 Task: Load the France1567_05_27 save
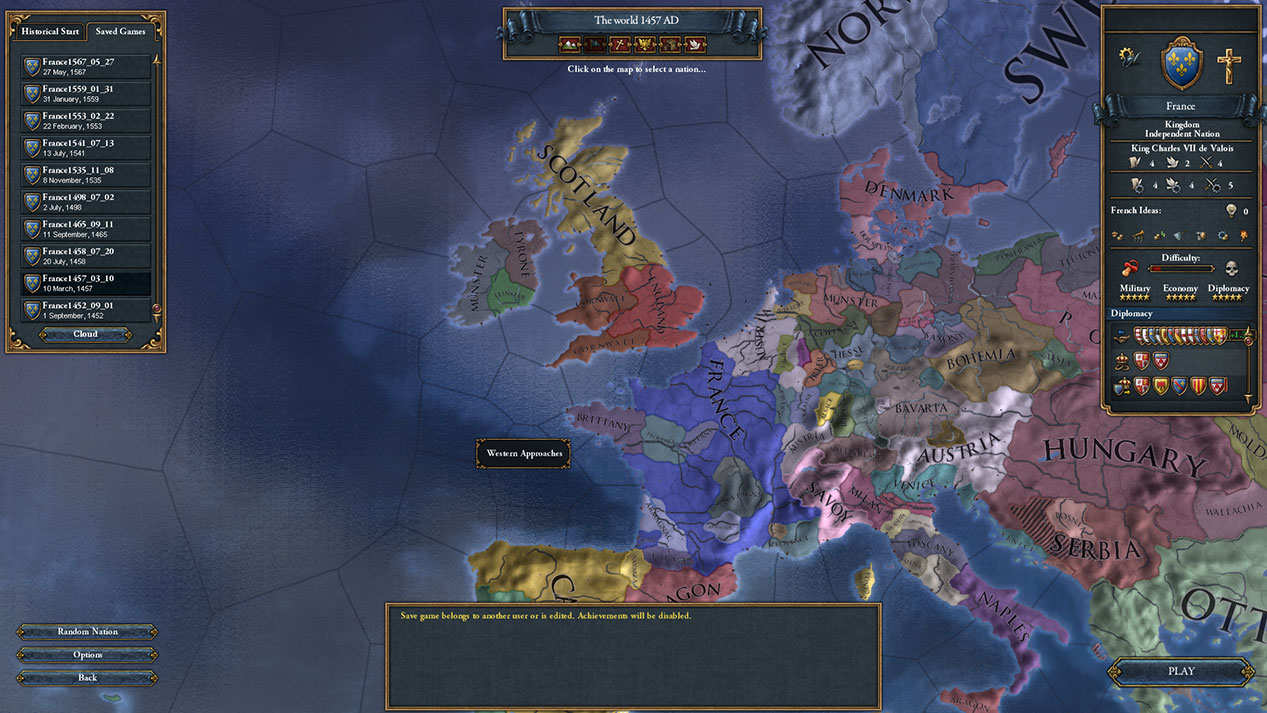tap(86, 66)
